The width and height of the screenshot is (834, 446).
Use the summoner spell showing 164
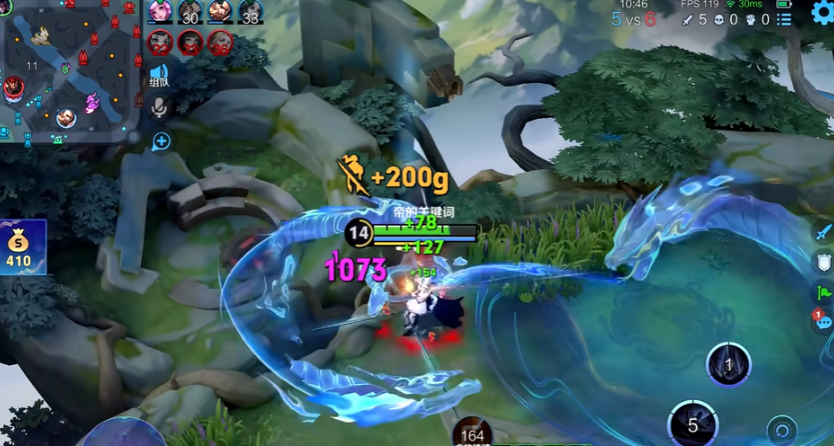[x=472, y=433]
